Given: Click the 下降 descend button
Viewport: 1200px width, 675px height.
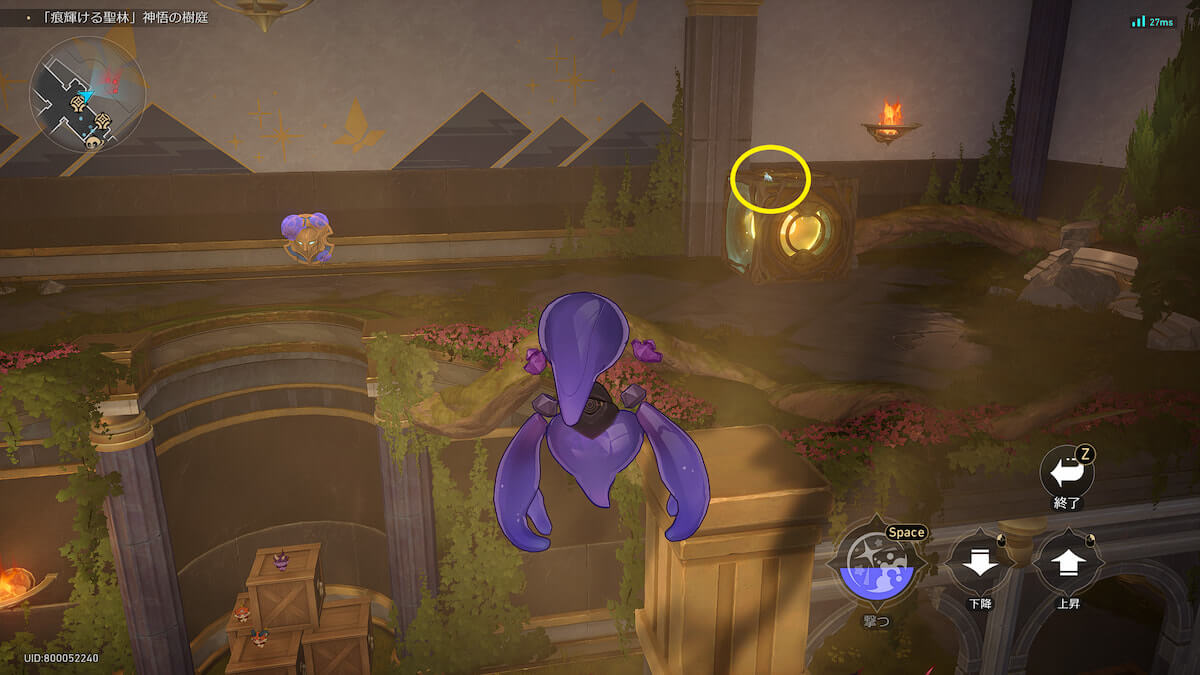Looking at the screenshot, I should coord(978,564).
